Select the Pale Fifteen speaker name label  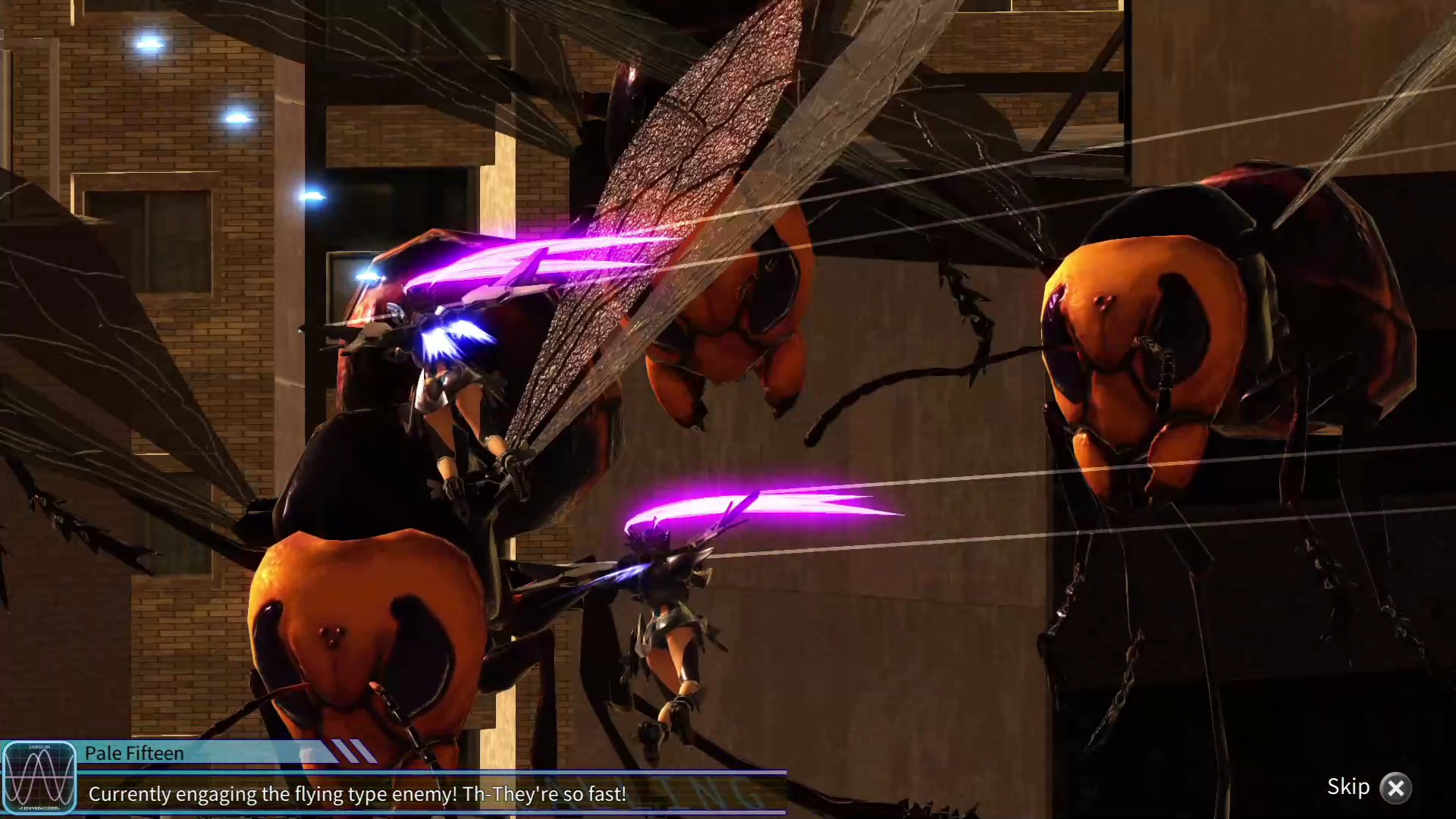133,753
